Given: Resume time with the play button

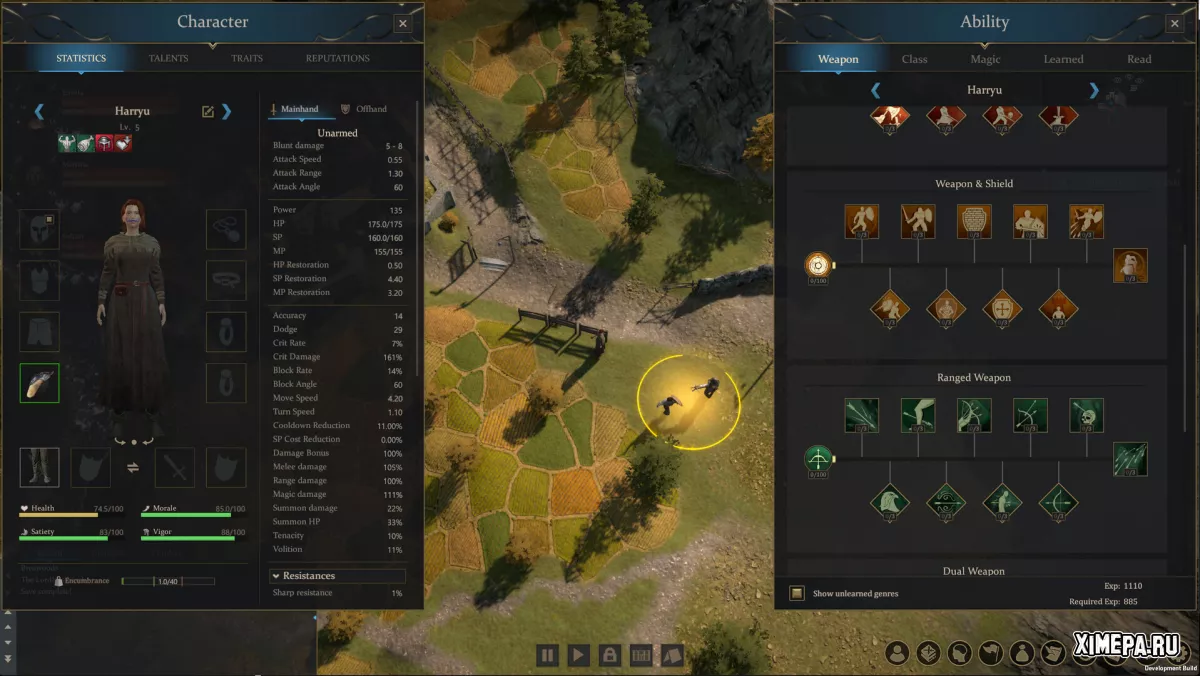Looking at the screenshot, I should 578,656.
